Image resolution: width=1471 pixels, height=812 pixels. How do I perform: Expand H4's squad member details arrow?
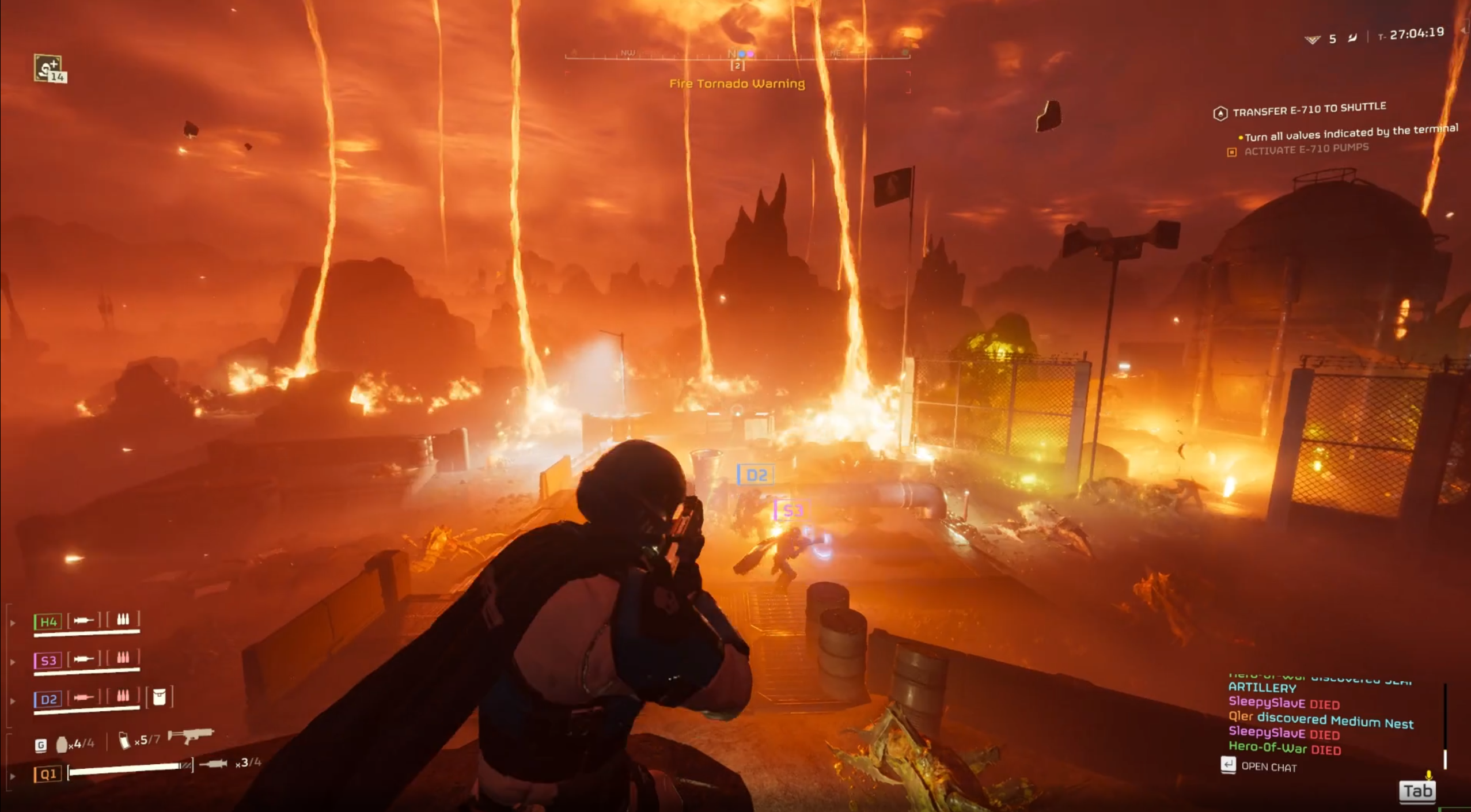(13, 623)
